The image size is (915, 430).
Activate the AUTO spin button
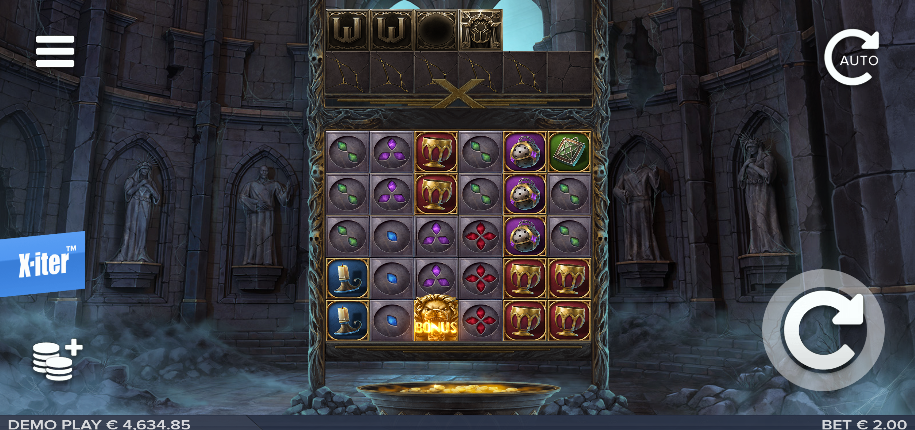click(852, 58)
